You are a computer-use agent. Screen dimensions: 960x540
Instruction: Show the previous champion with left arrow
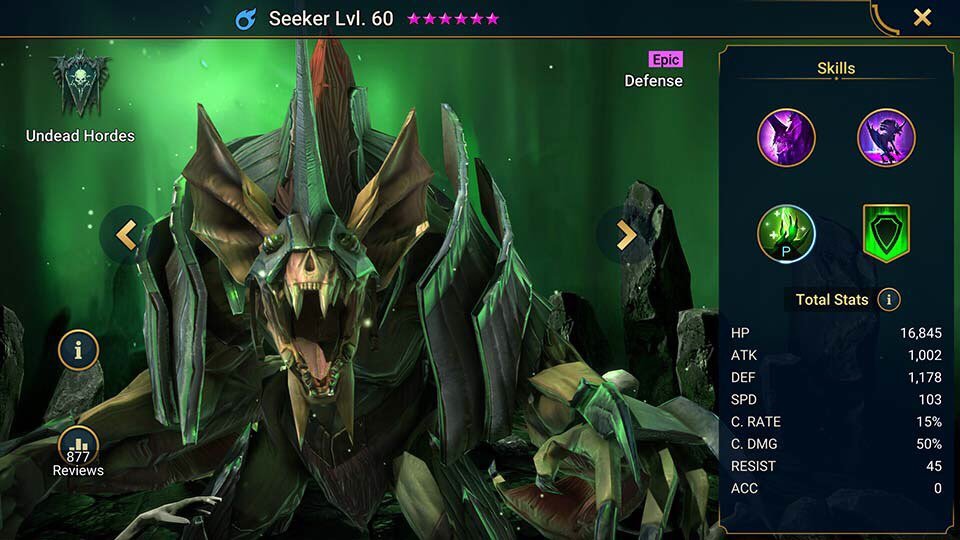click(x=126, y=235)
